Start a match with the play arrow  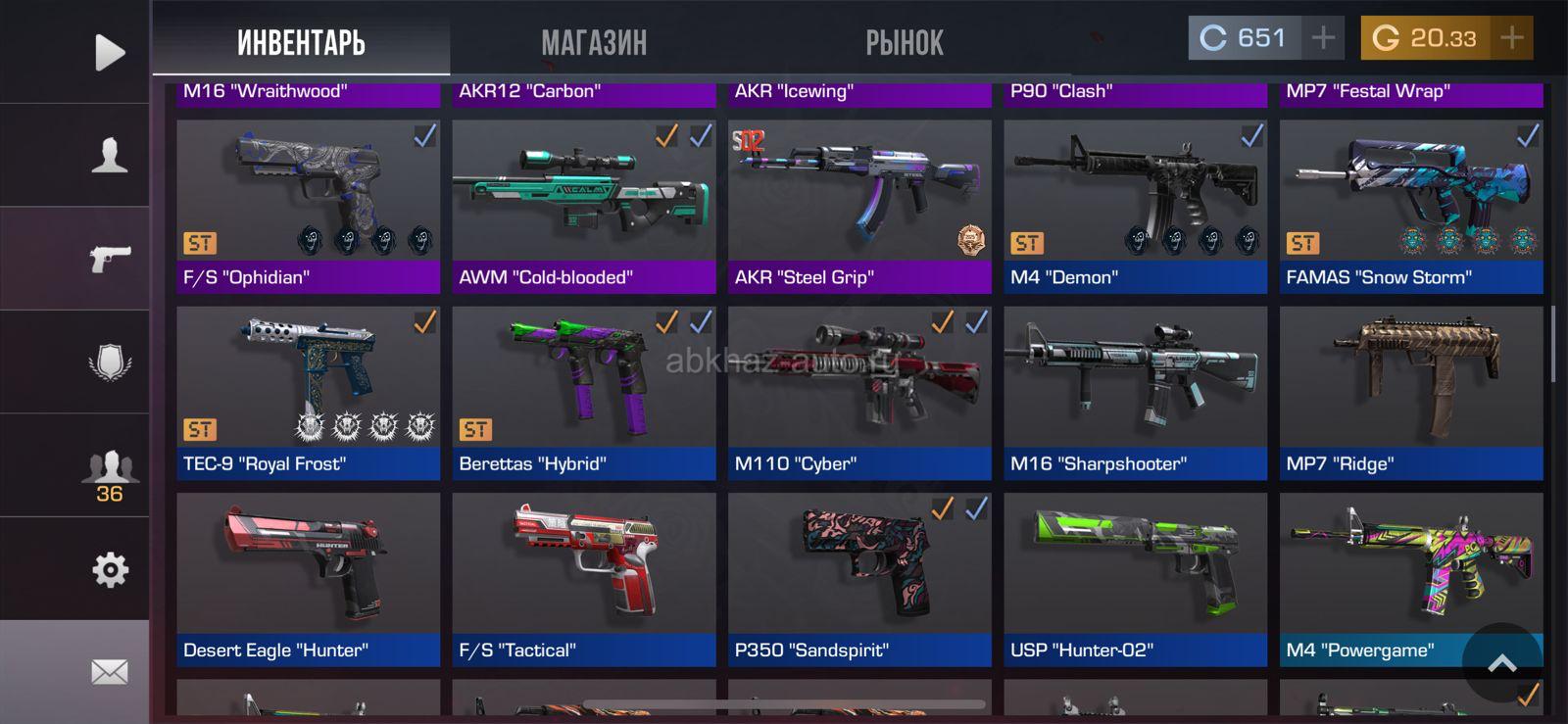point(109,52)
